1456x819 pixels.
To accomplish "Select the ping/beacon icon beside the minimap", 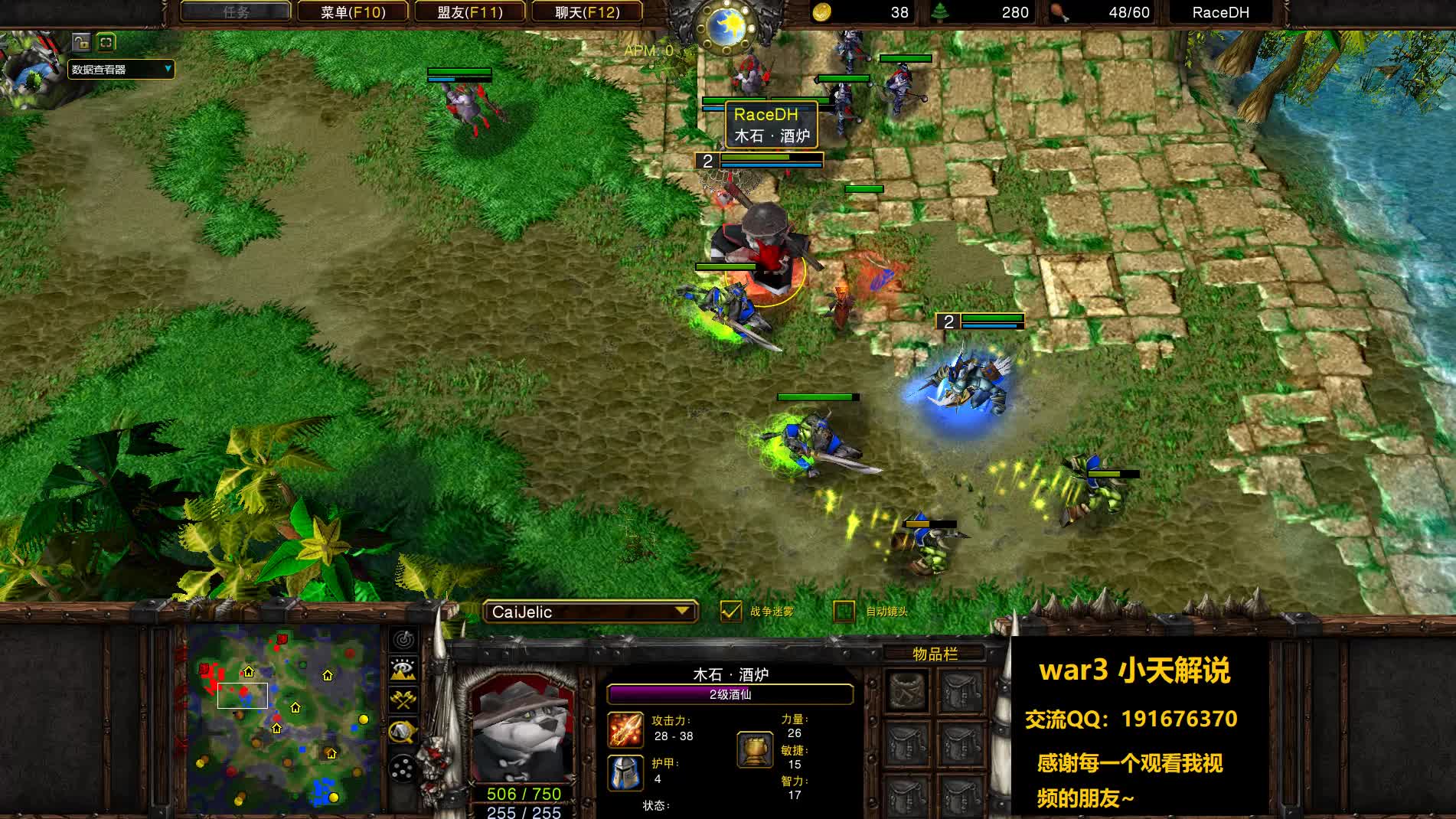I will [403, 639].
